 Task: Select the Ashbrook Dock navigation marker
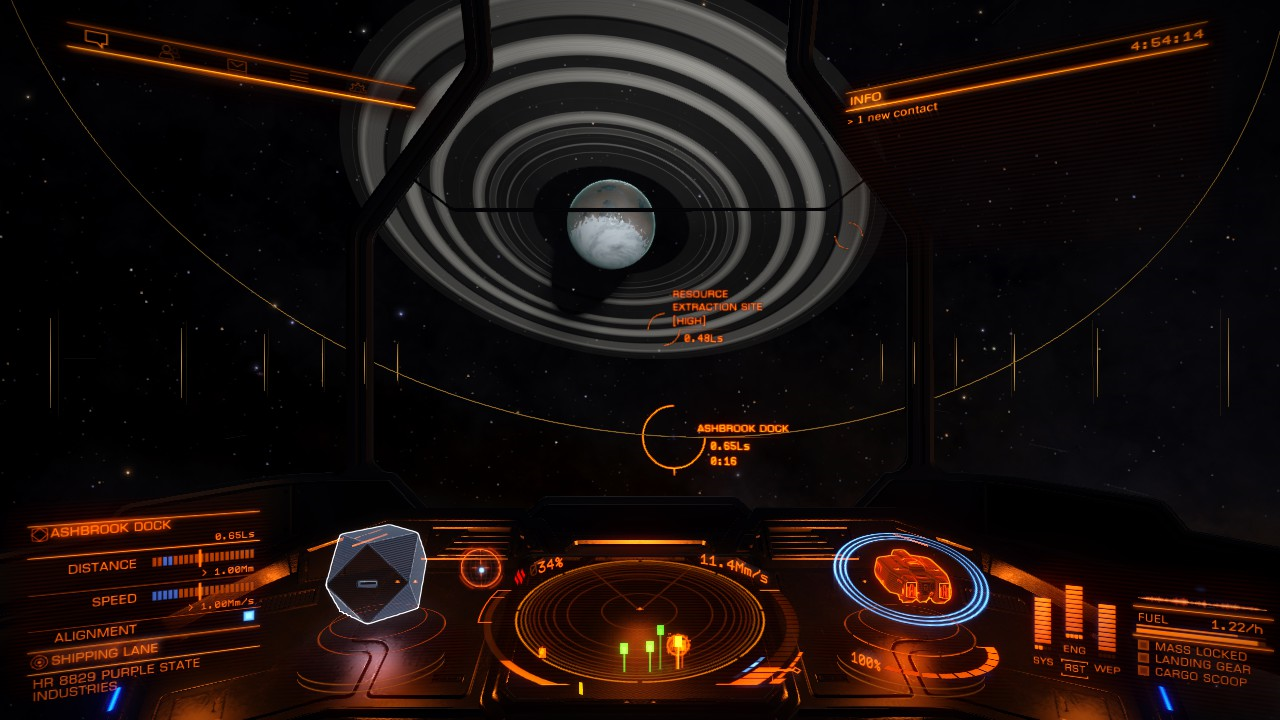(x=660, y=436)
